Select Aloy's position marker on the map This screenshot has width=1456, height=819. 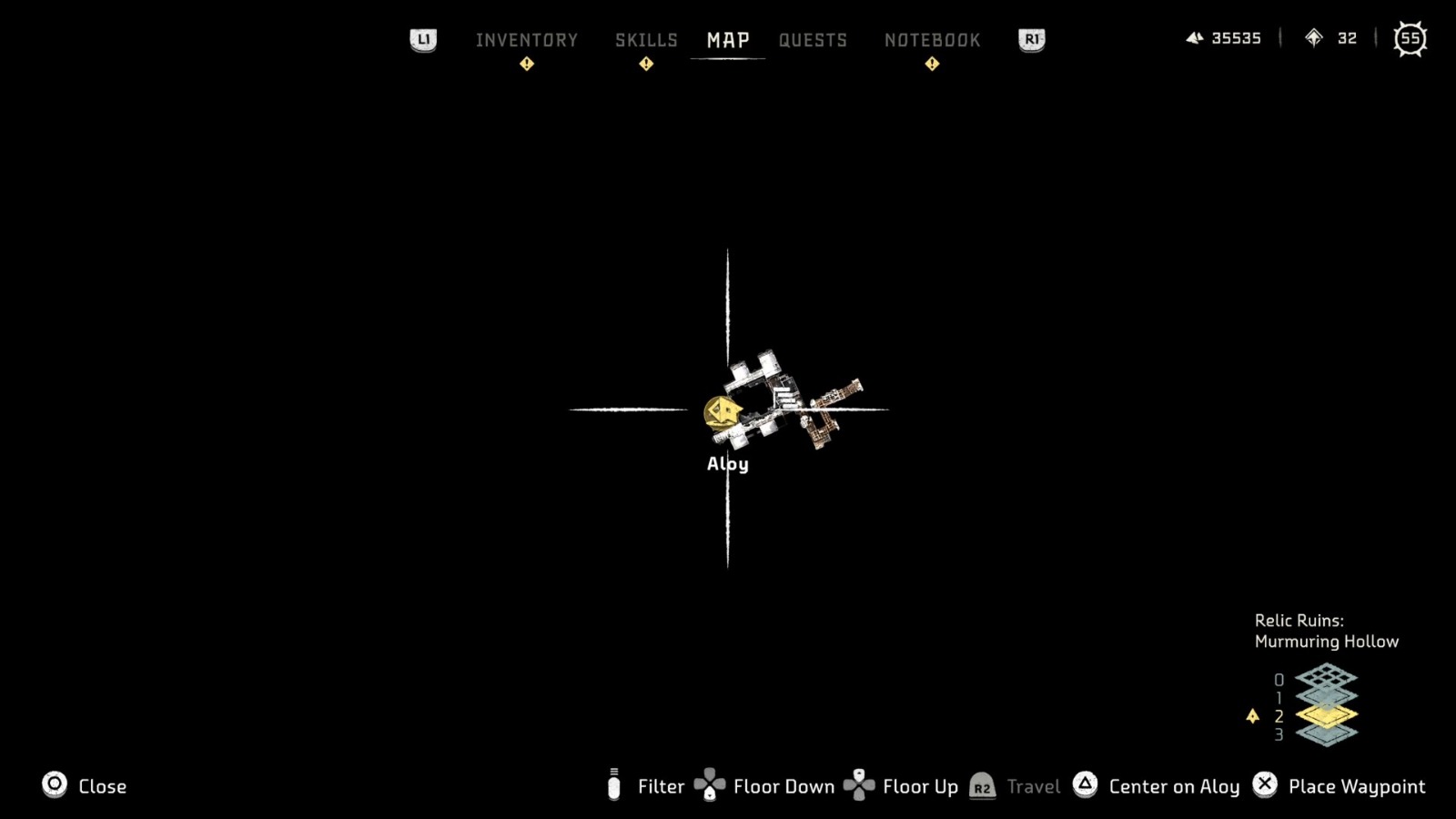click(x=723, y=409)
